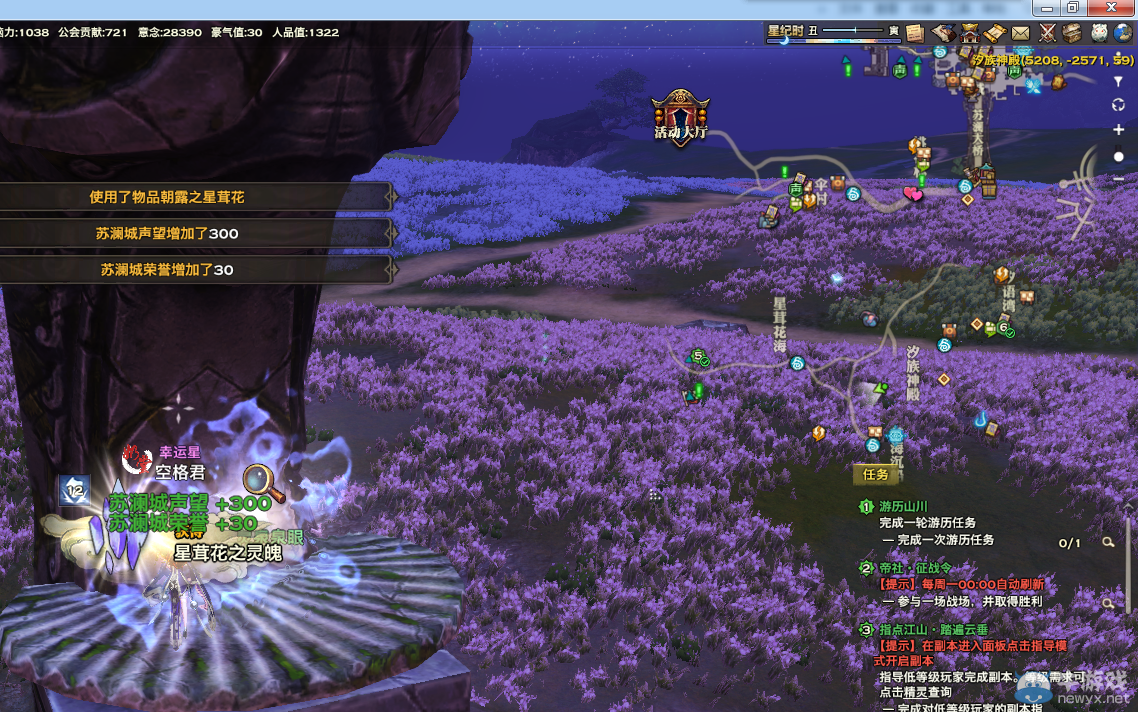Zoom out the map with minus button
The image size is (1138, 712).
click(x=1119, y=179)
